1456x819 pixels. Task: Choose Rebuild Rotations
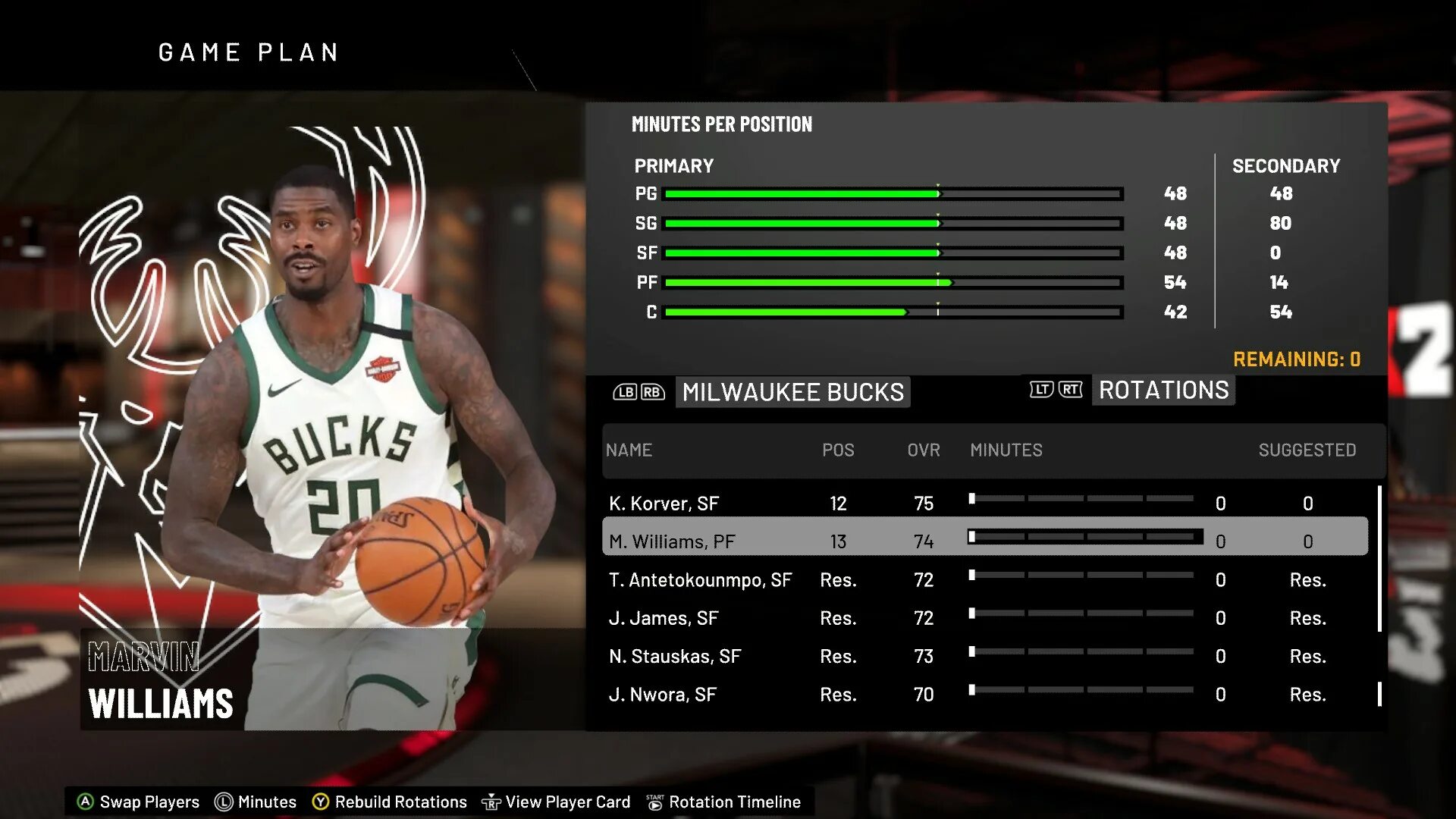(390, 802)
